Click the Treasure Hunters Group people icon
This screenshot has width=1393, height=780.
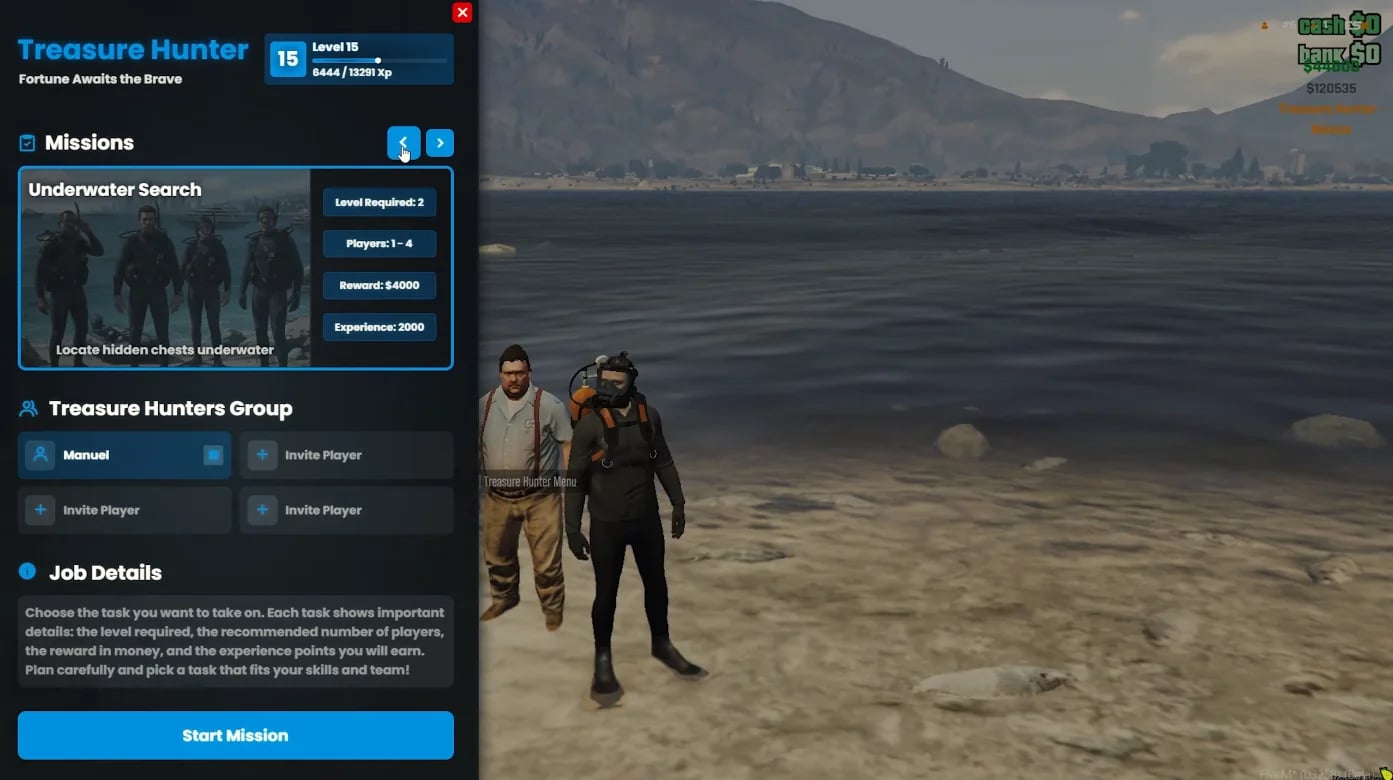pyautogui.click(x=28, y=407)
